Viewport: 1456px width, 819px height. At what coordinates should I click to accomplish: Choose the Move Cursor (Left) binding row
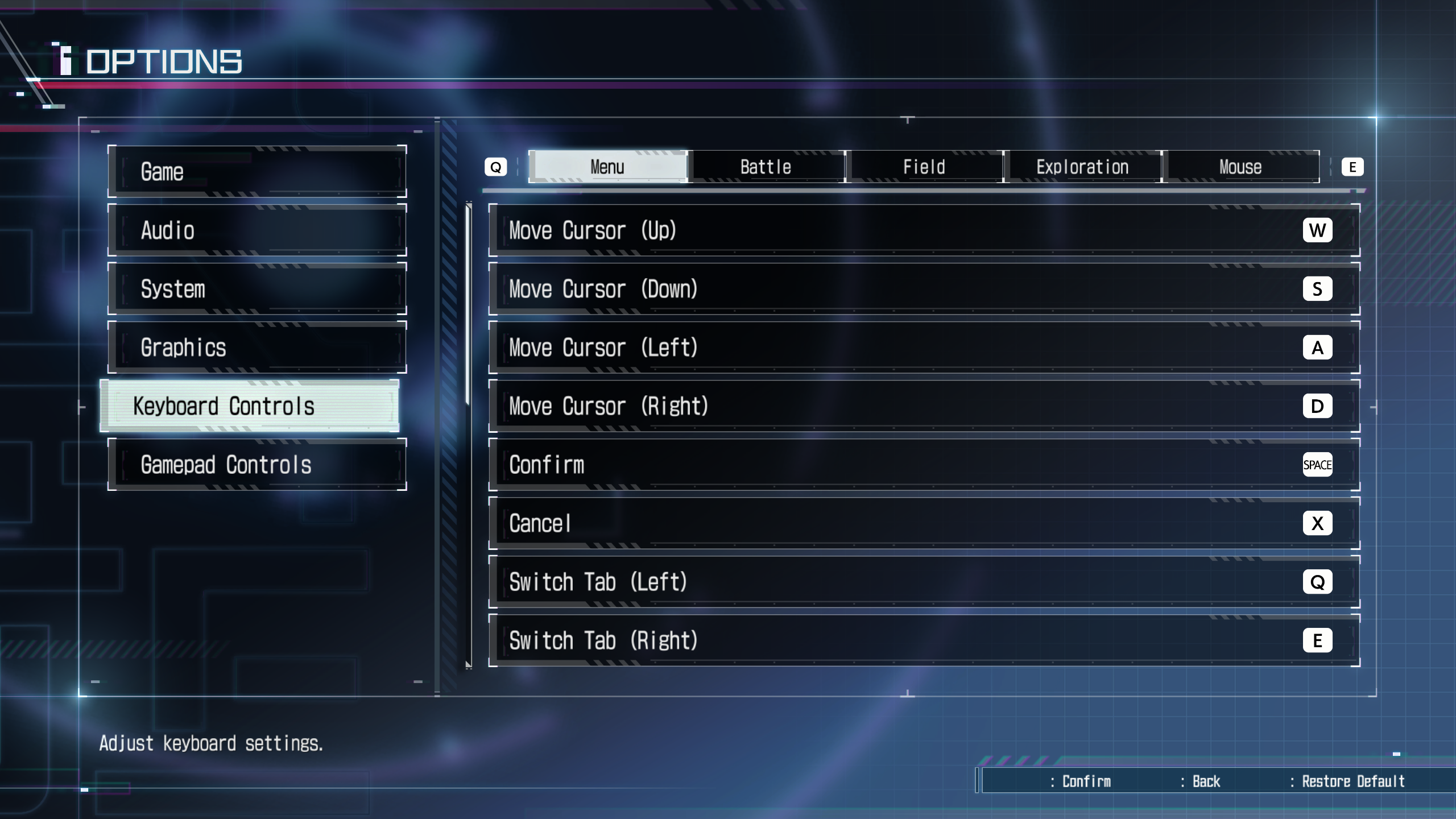tap(924, 348)
